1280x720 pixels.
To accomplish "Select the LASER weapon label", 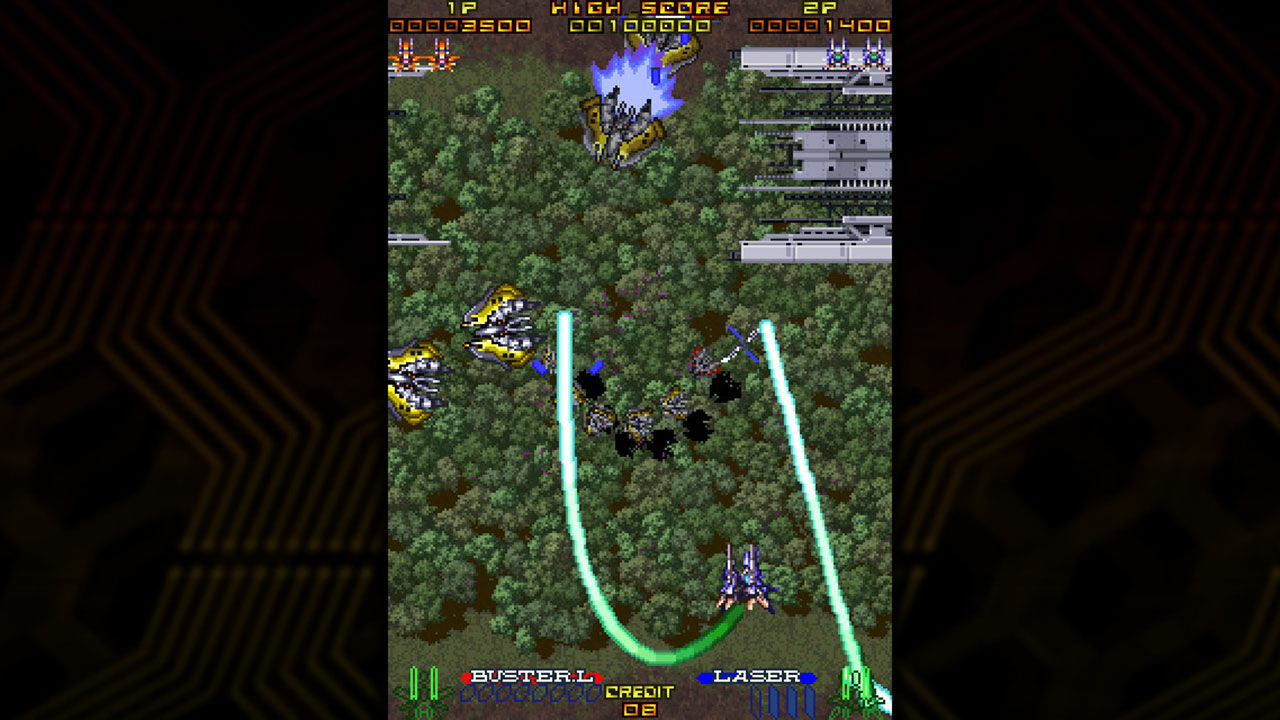I will click(x=756, y=676).
